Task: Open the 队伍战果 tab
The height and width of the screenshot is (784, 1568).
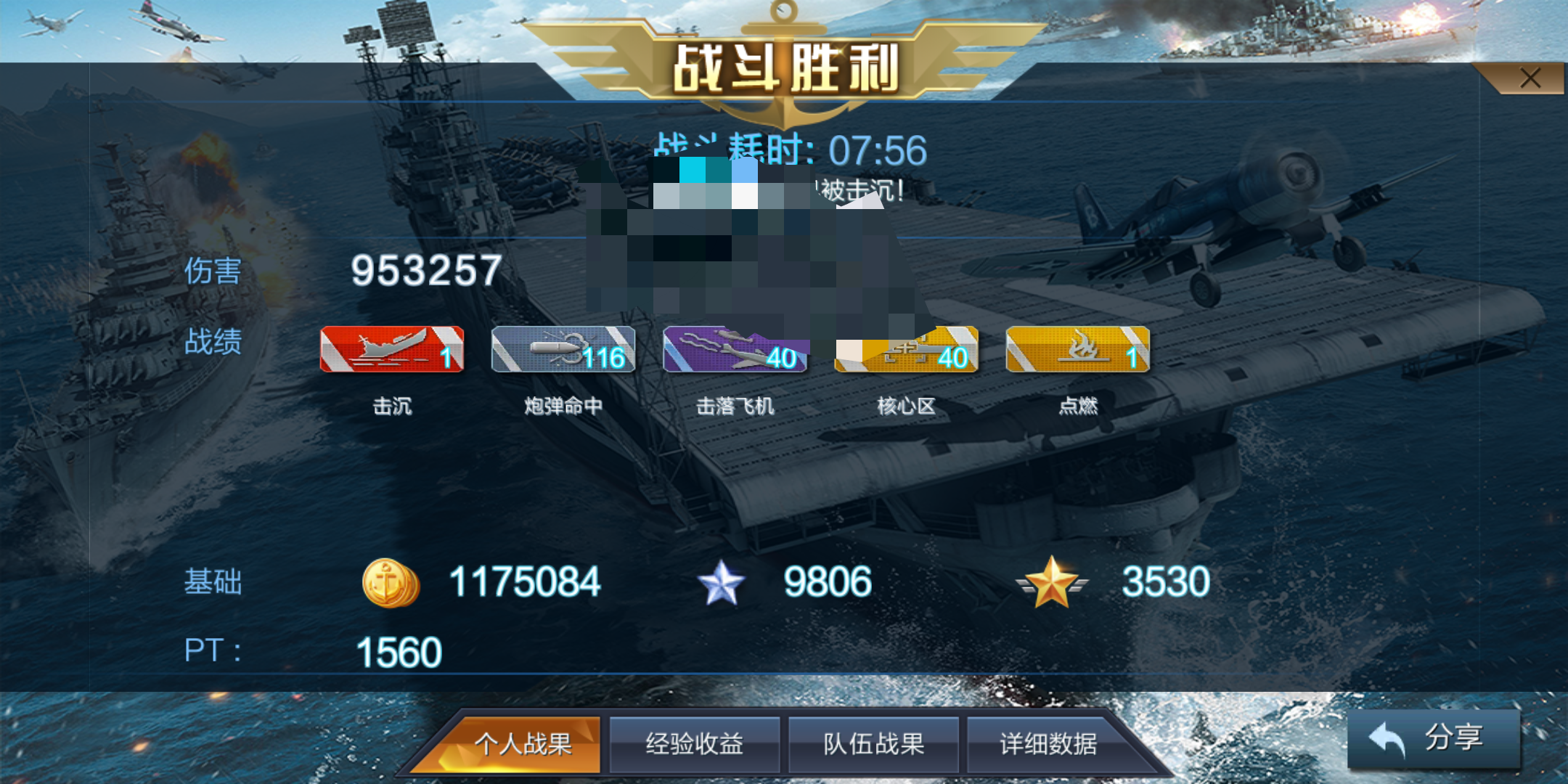Action: (873, 743)
